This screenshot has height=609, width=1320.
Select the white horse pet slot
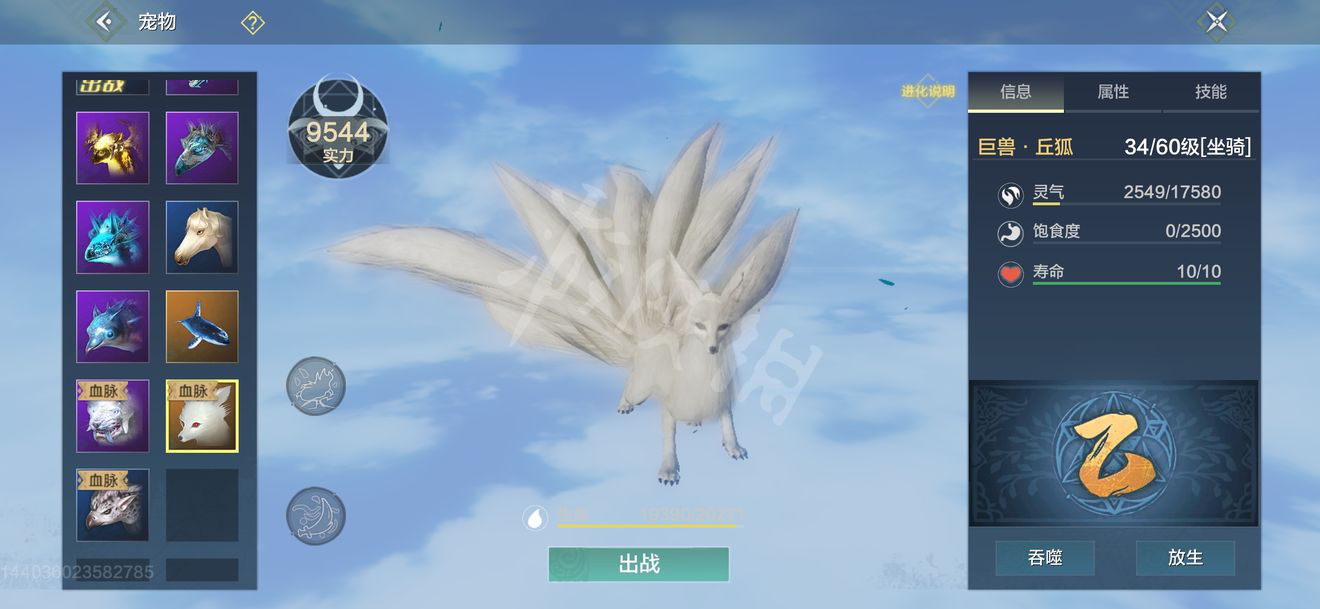pos(202,237)
